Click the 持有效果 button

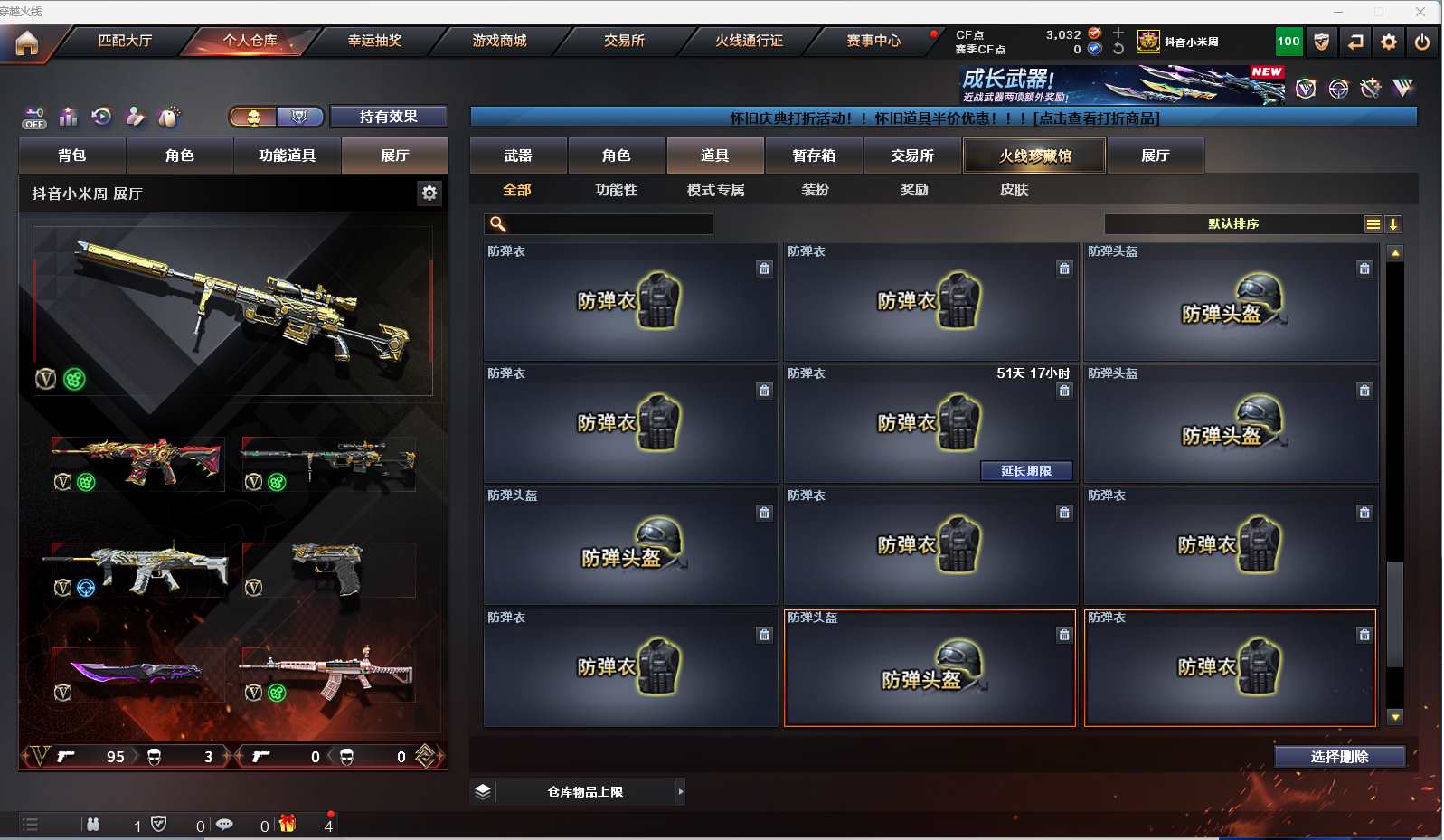click(x=388, y=117)
